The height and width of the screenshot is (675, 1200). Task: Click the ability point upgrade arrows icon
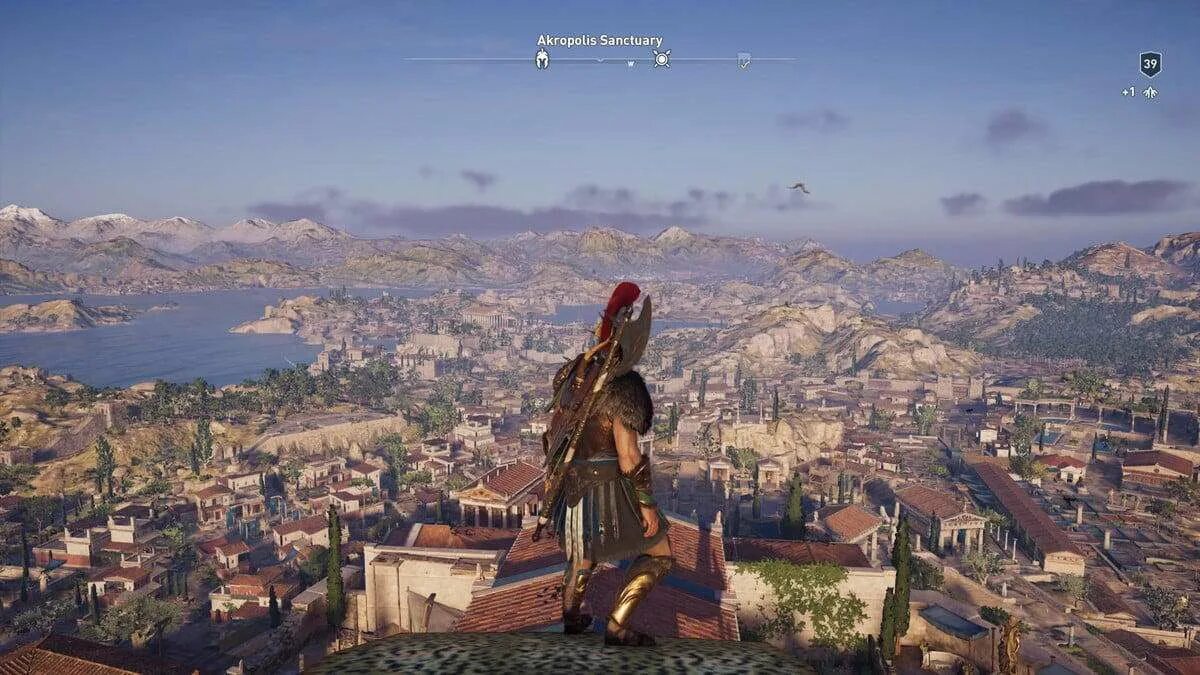click(1150, 92)
